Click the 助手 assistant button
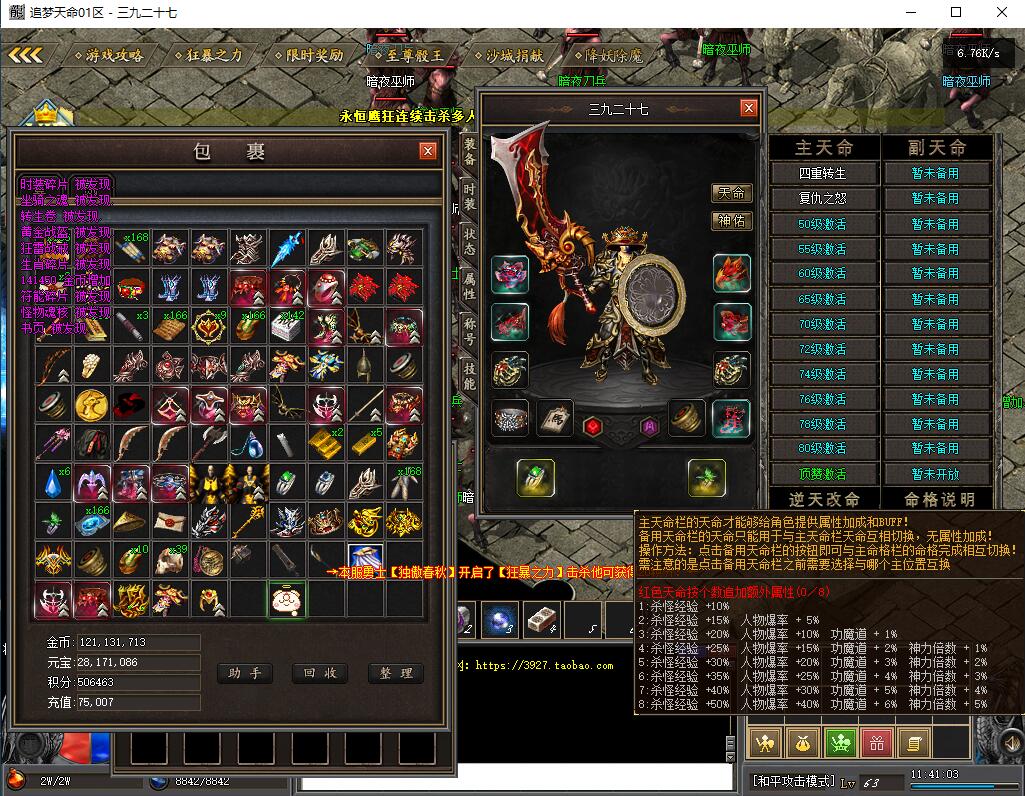The image size is (1025, 796). 244,673
